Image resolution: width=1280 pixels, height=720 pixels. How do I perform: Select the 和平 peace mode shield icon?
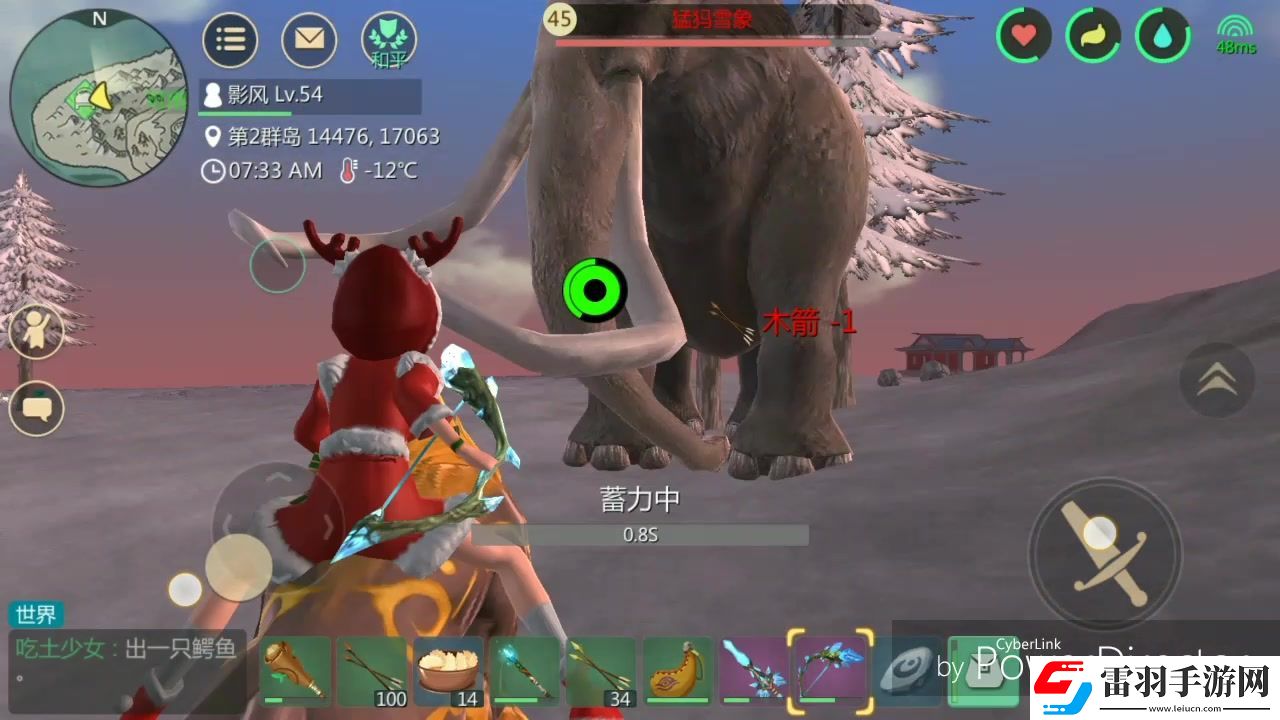(390, 40)
